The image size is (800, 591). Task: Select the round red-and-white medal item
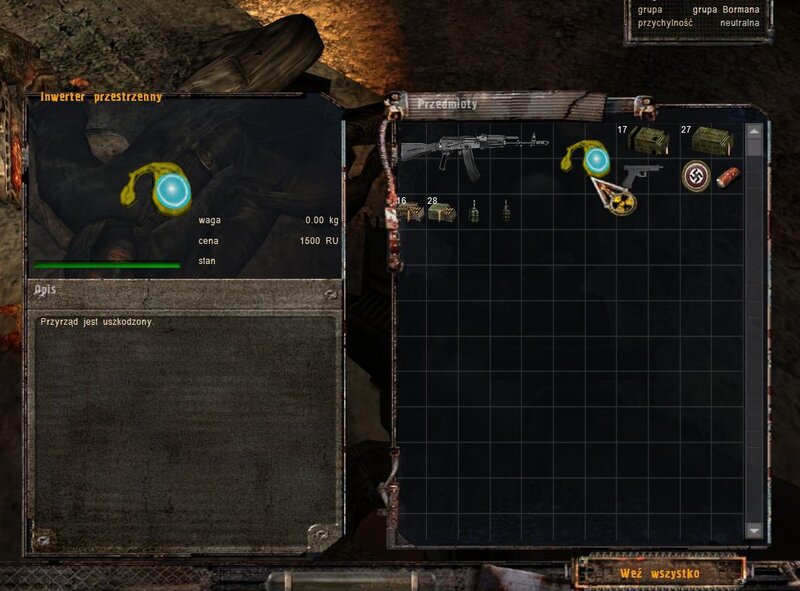[x=695, y=176]
